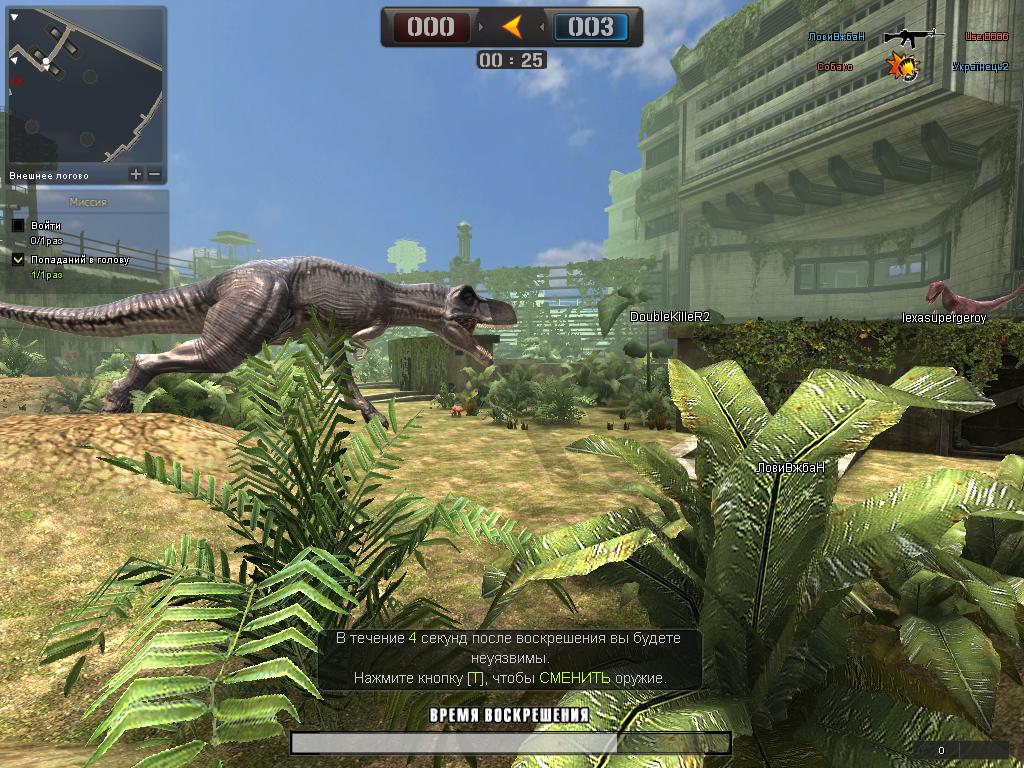Select the Войти mission objective
1024x768 pixels.
point(46,226)
